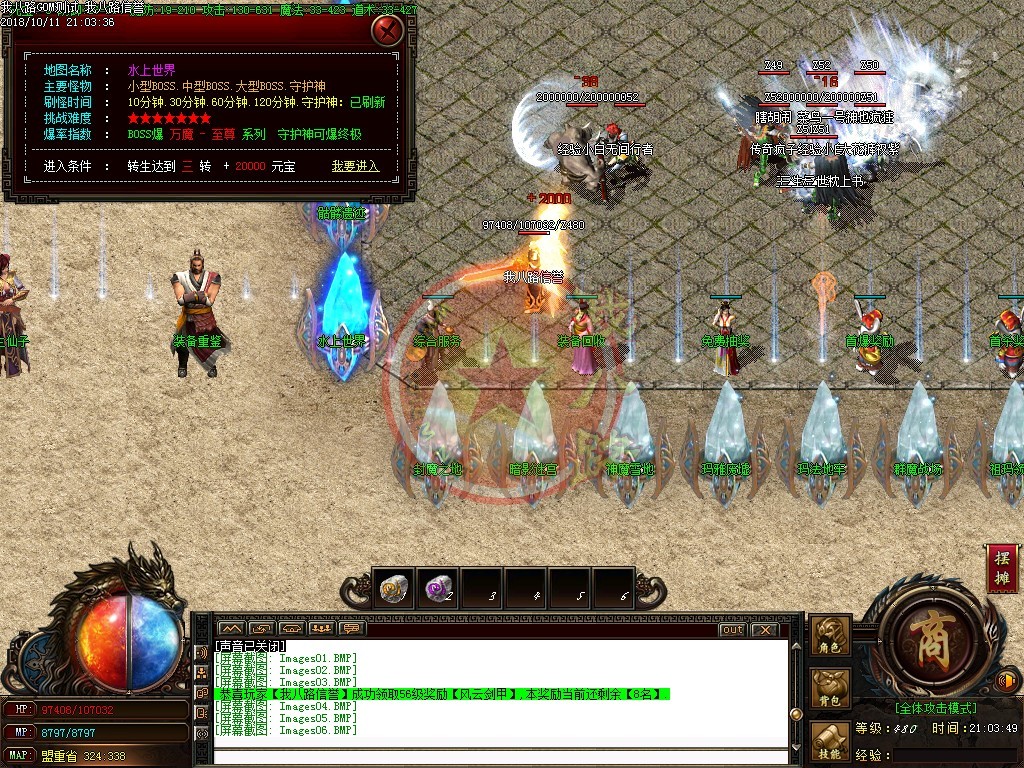
Task: Click the chat window scrollbar handle
Action: tap(796, 714)
